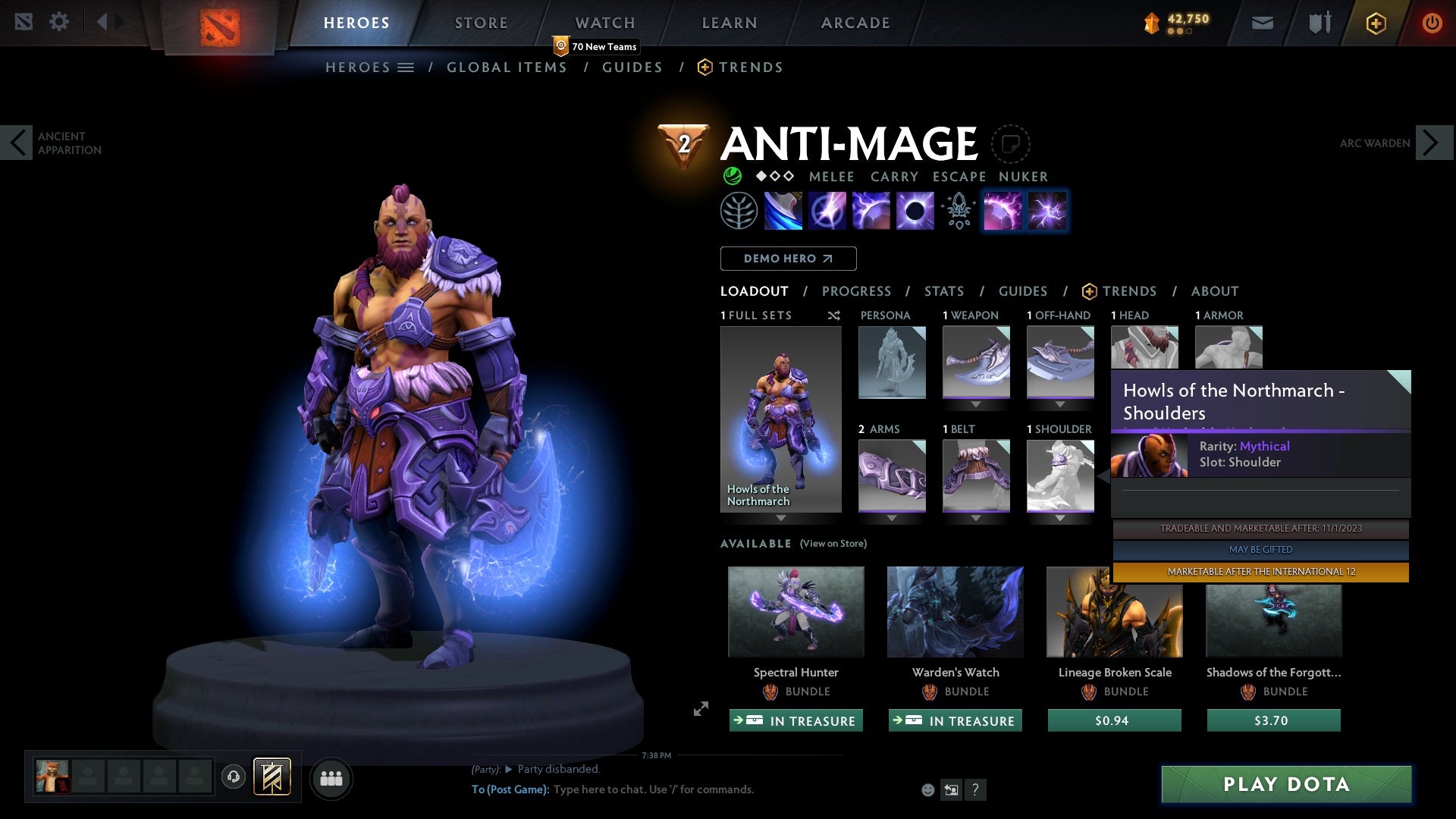Open the friends list people icon
The height and width of the screenshot is (819, 1456).
pos(331,778)
